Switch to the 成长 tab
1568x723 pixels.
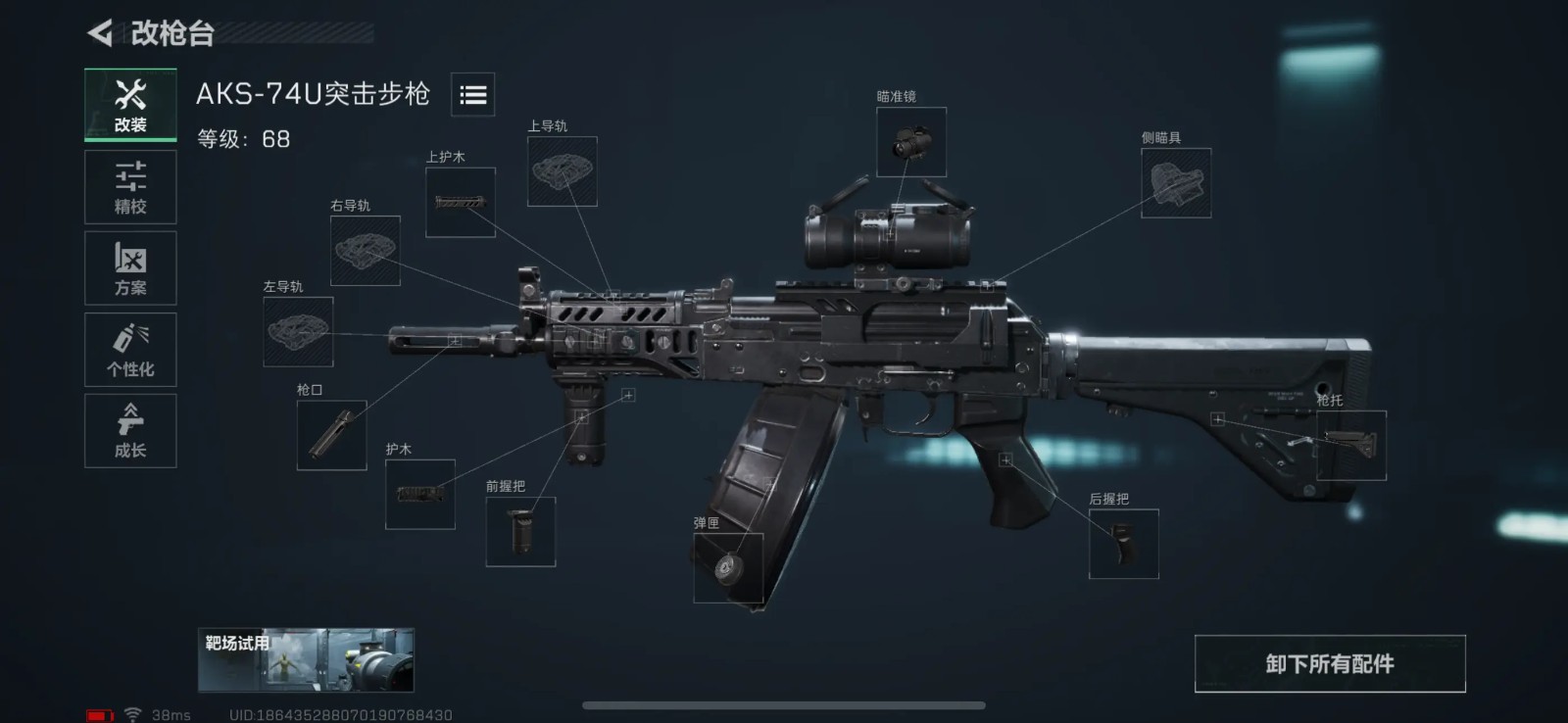(130, 431)
